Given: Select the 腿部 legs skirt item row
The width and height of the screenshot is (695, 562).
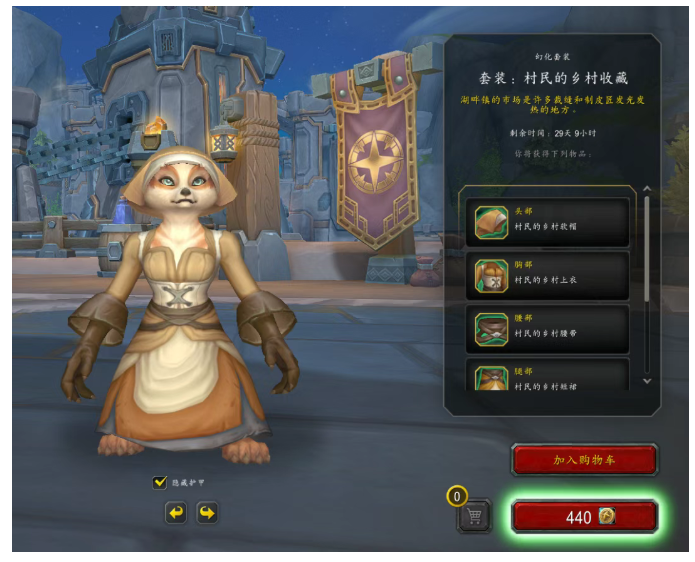Looking at the screenshot, I should pos(551,376).
